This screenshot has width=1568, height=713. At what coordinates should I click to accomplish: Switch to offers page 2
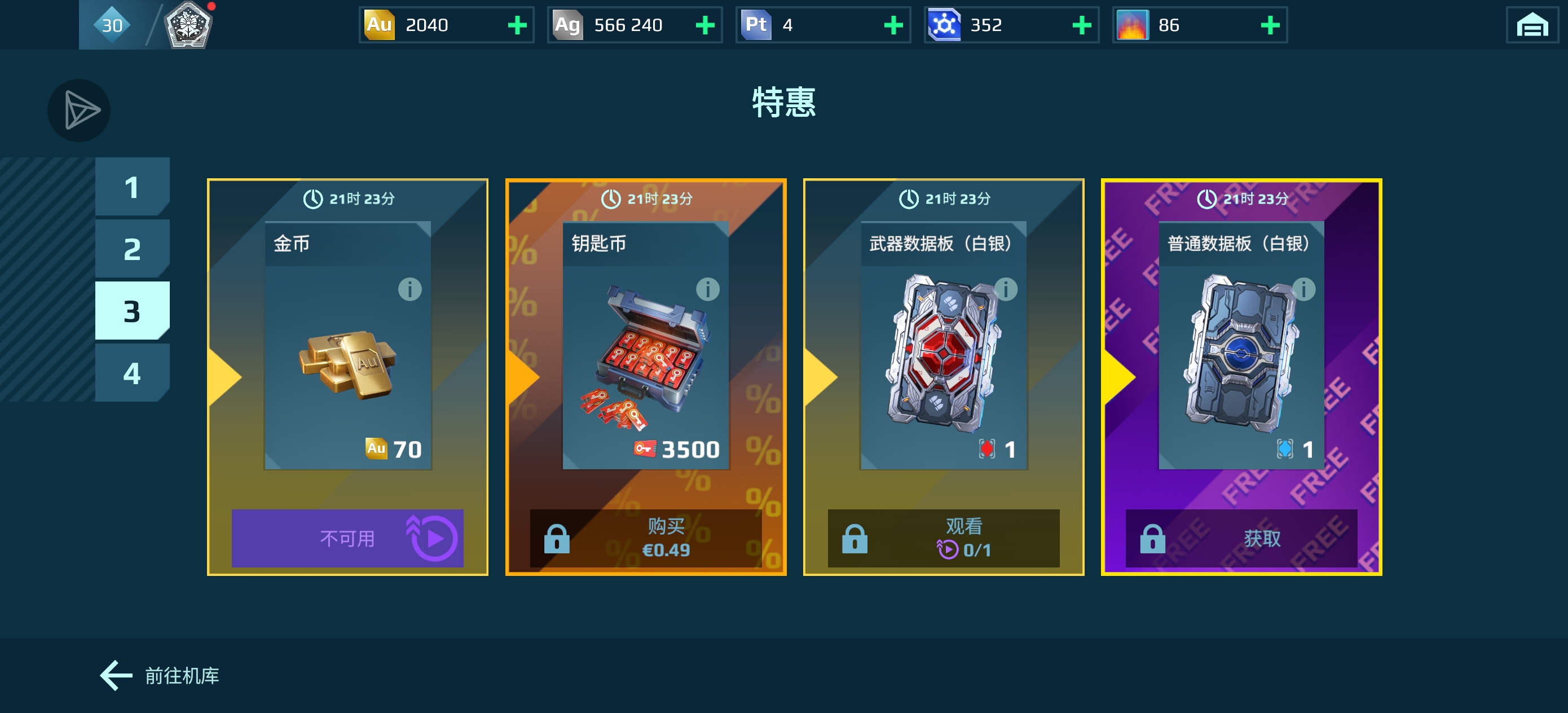click(x=132, y=248)
